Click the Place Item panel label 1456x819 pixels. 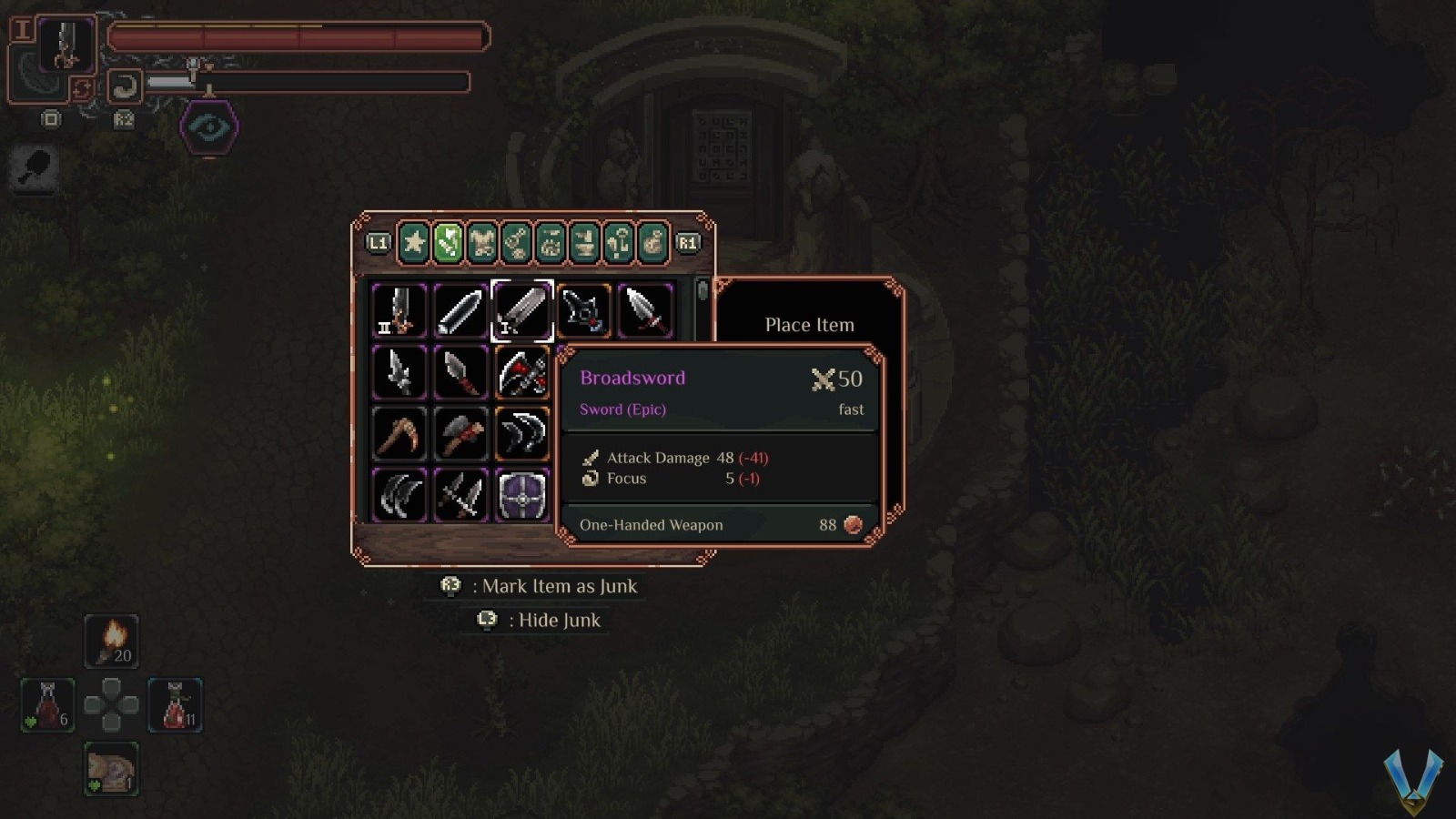pos(809,325)
